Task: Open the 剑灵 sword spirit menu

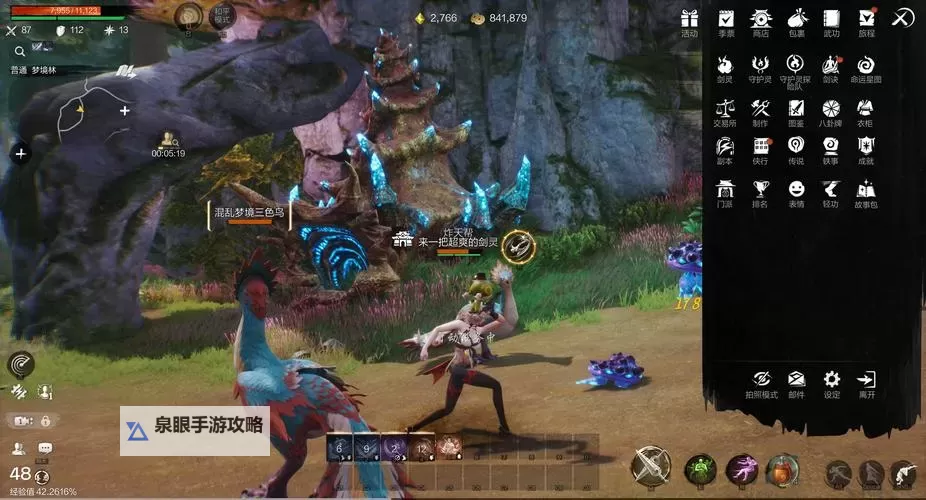Action: coord(725,65)
